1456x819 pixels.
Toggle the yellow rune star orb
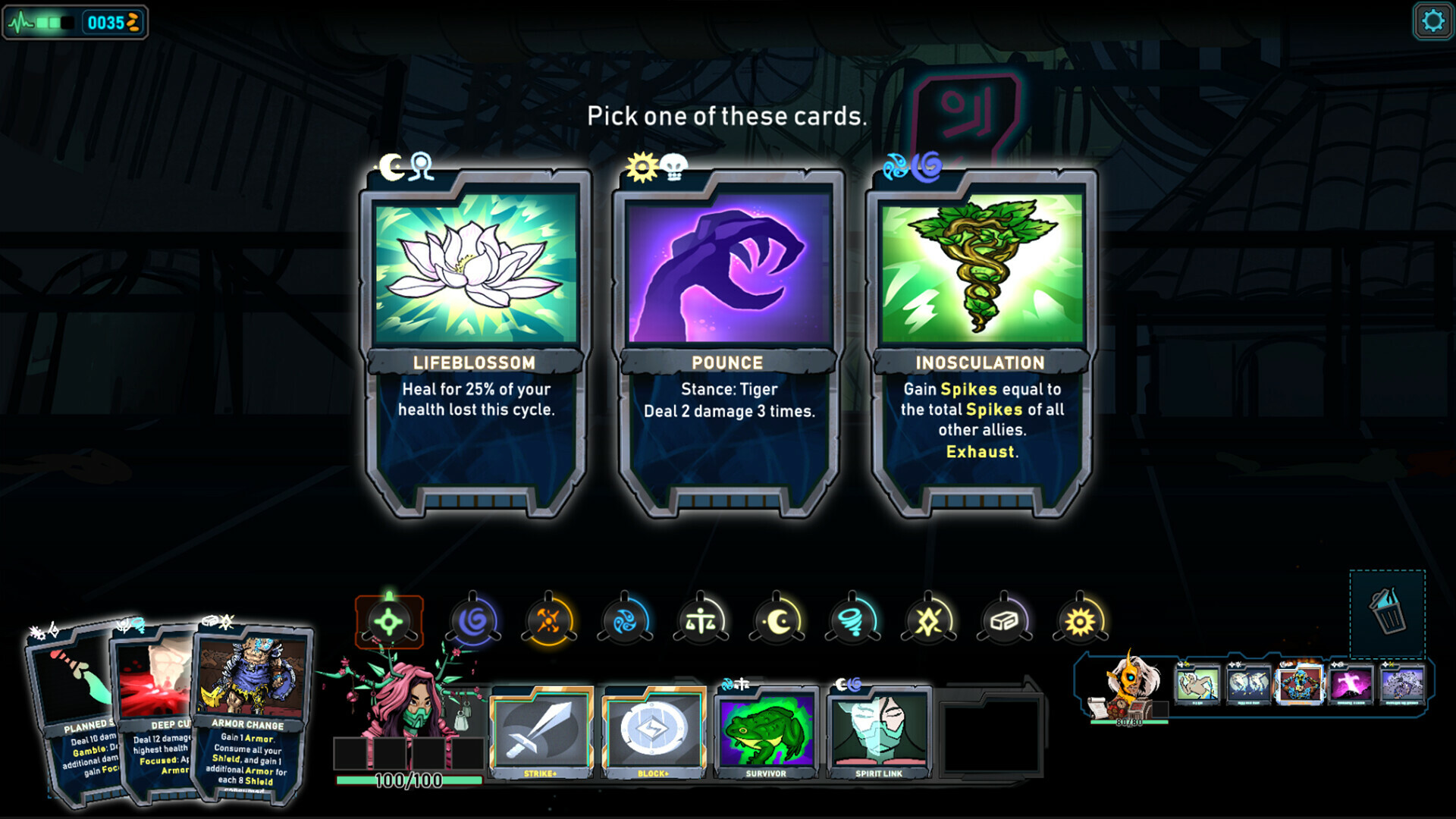click(930, 620)
